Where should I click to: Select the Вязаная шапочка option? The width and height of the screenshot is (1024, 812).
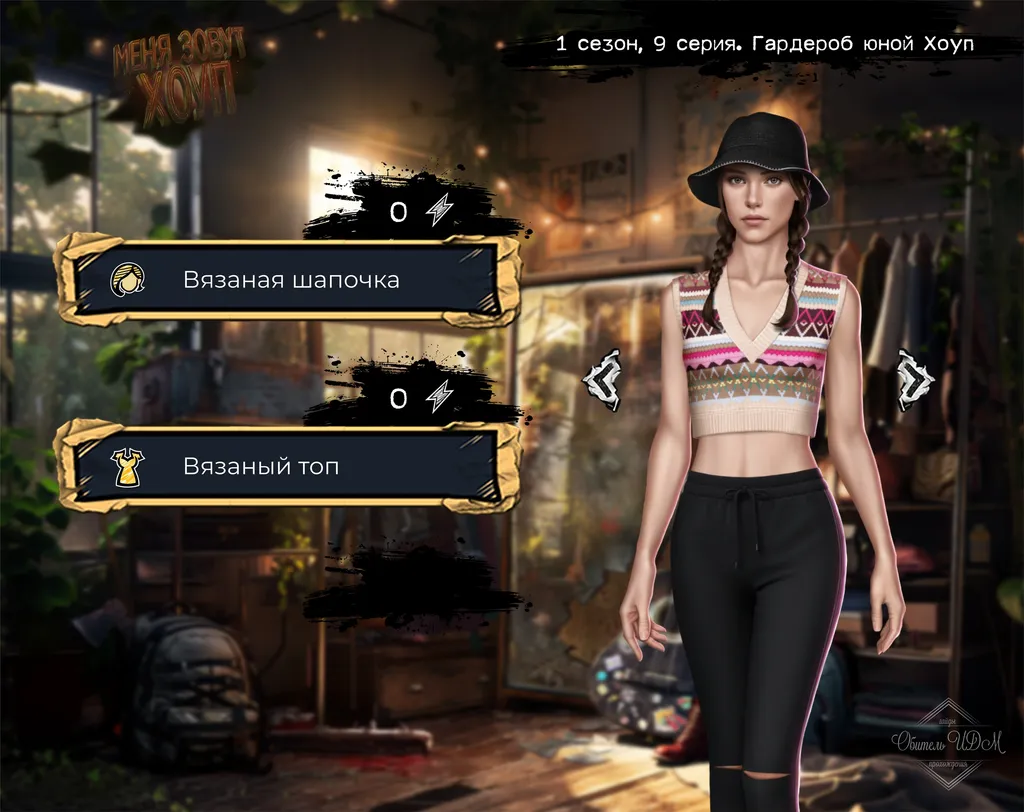[288, 280]
